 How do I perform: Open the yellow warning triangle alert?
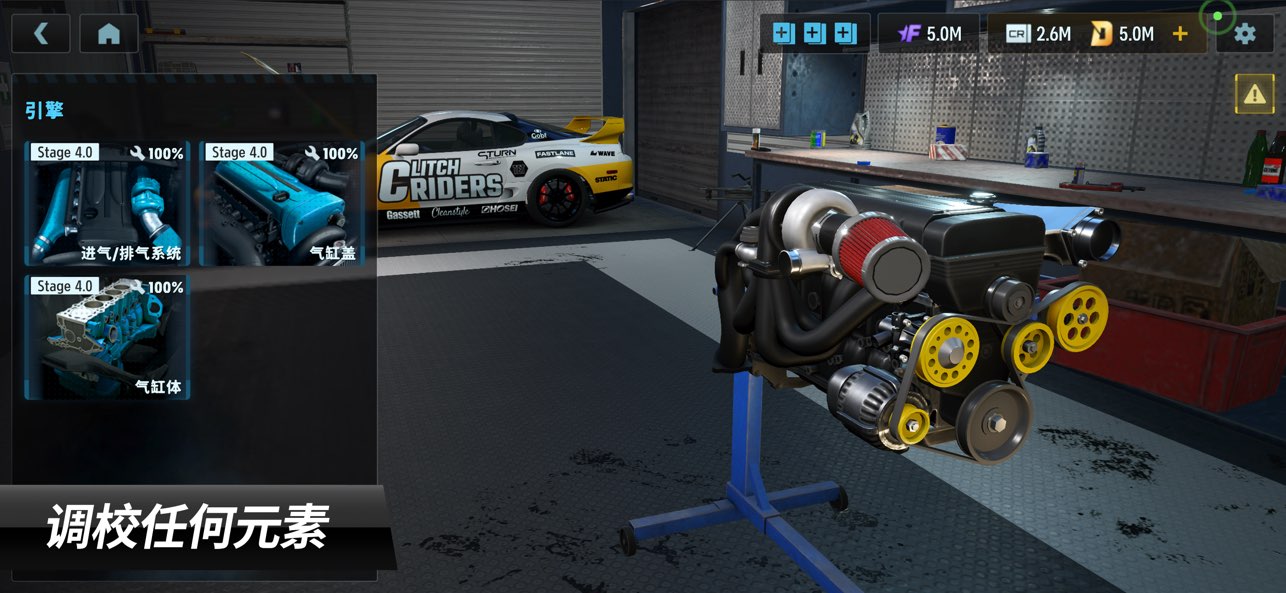click(x=1254, y=94)
